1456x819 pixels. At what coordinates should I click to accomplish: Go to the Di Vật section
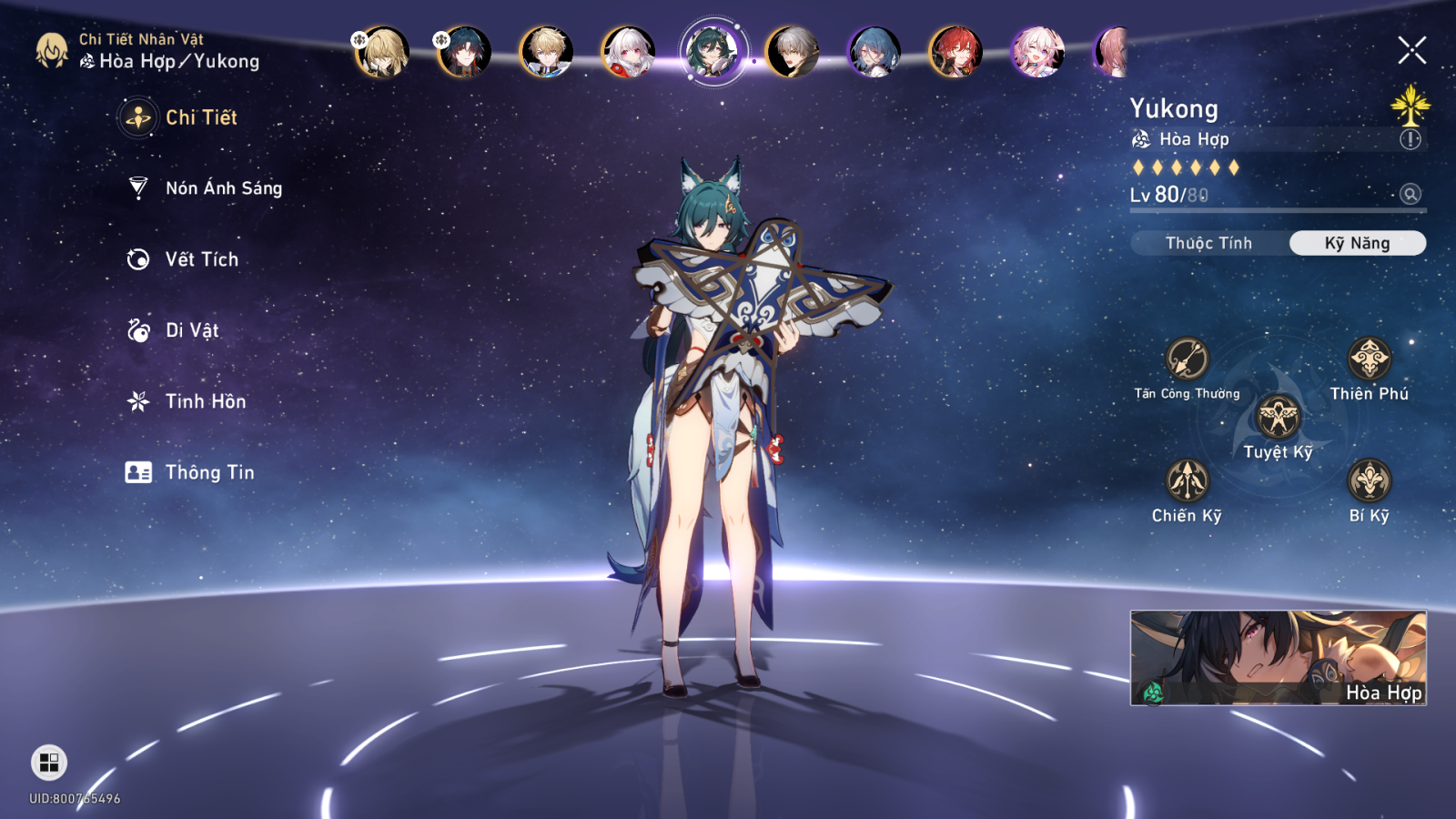point(191,330)
